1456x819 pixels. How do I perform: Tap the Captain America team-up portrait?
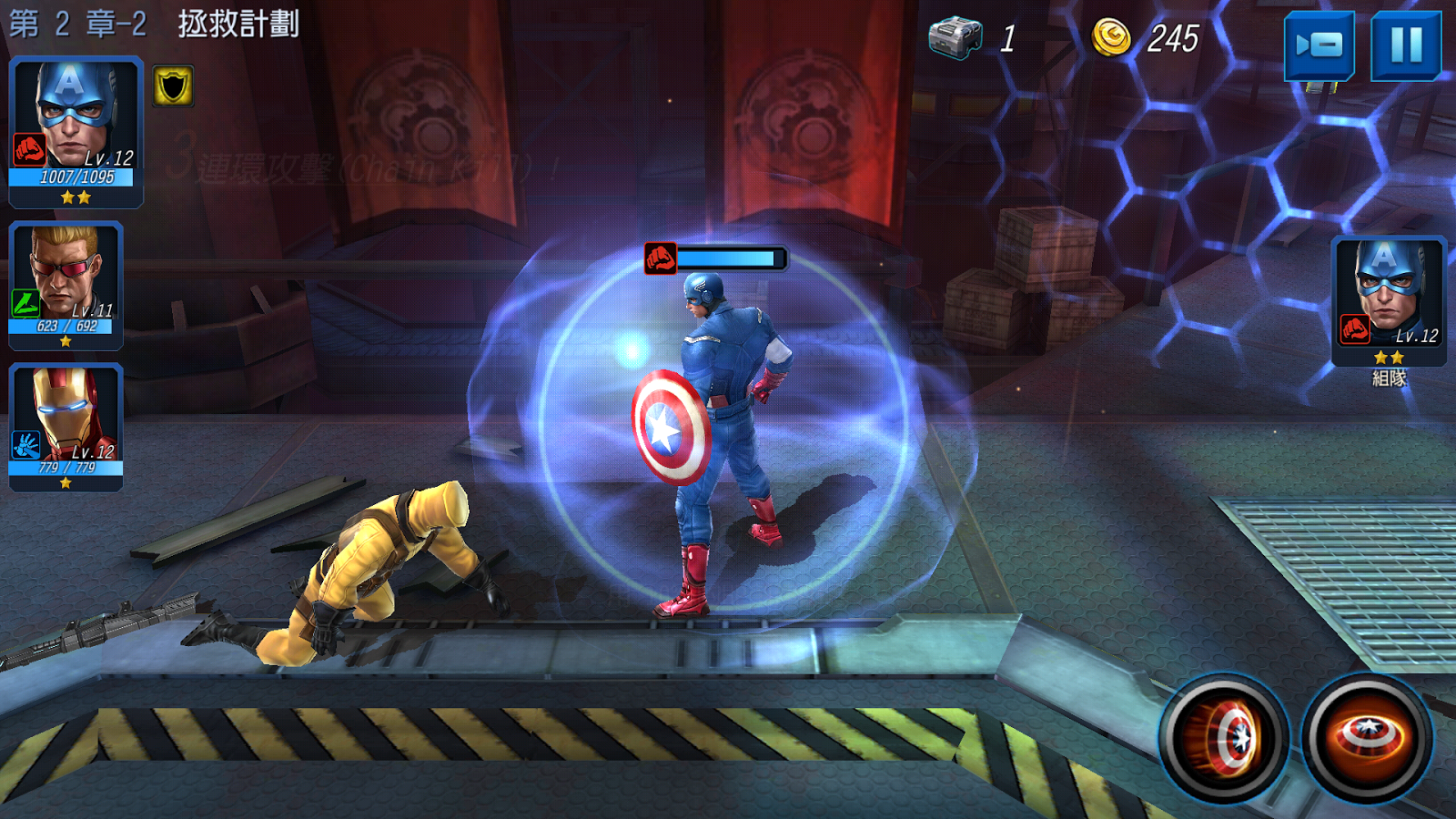tap(1388, 300)
